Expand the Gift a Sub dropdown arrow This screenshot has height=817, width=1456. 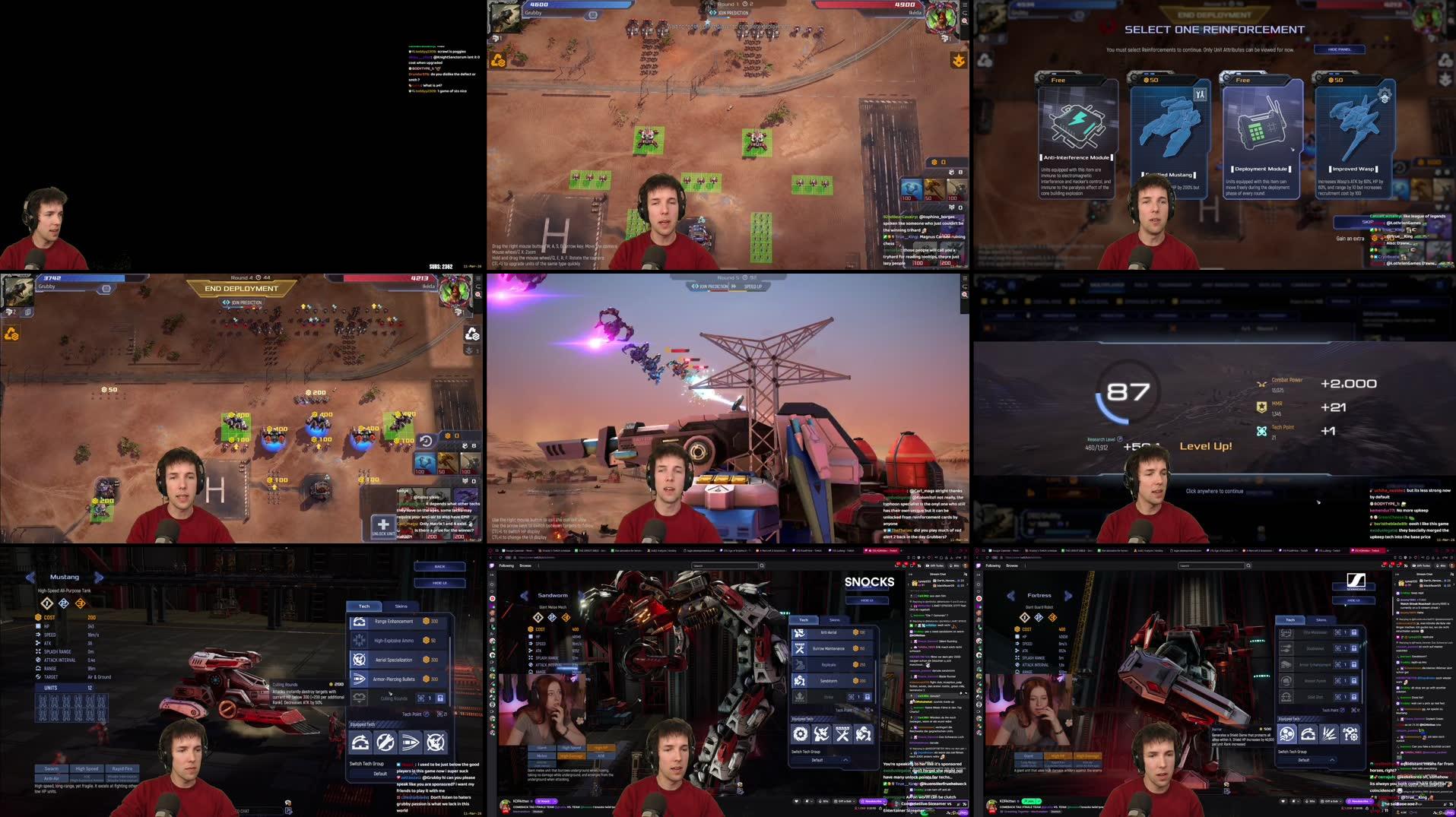(854, 801)
